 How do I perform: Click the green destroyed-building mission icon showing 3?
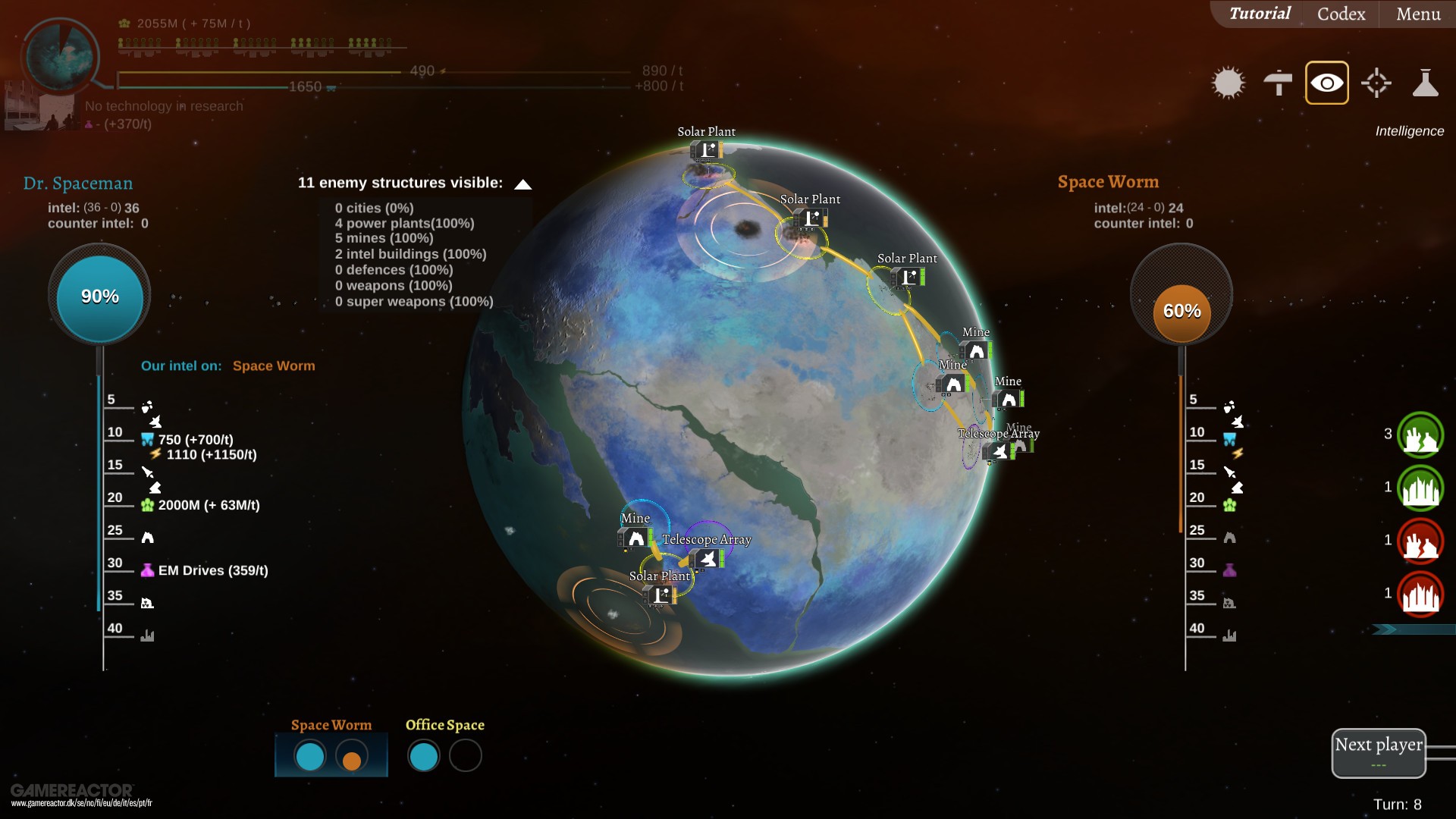coord(1420,435)
